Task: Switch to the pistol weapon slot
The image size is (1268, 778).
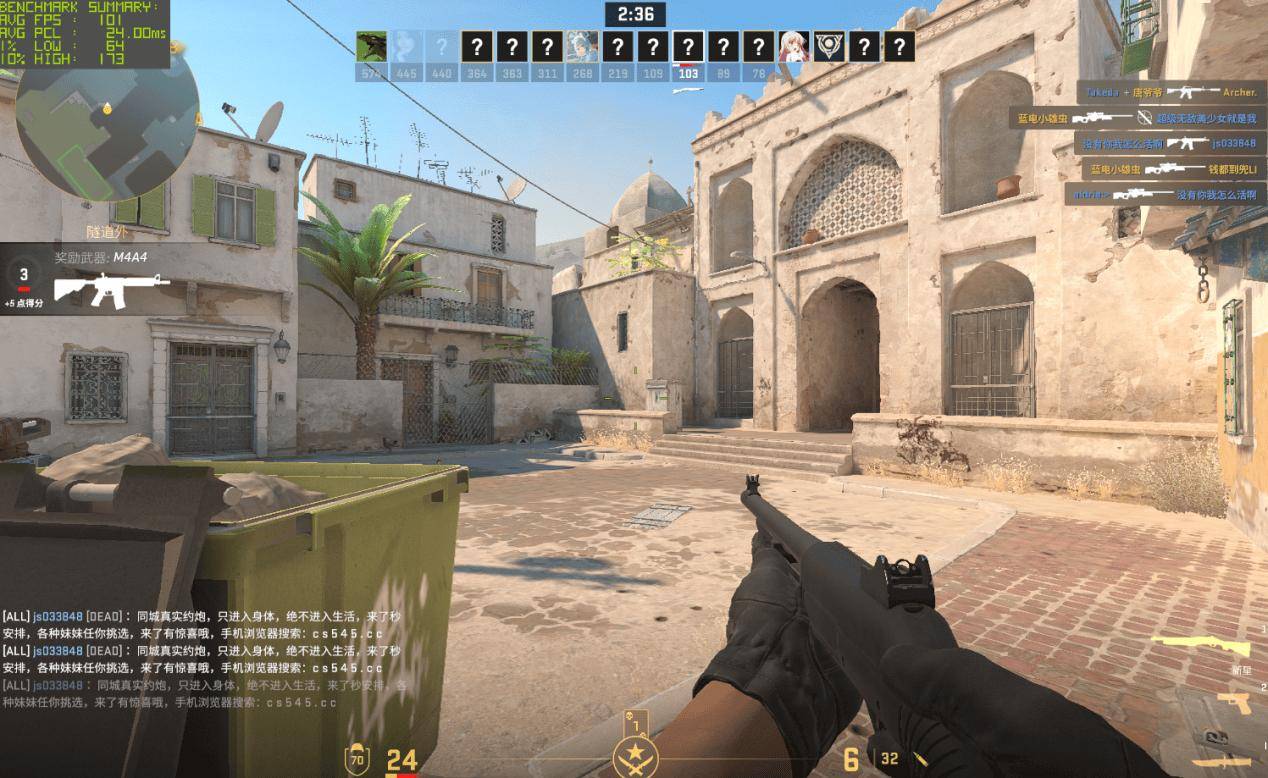Action: pos(1235,703)
